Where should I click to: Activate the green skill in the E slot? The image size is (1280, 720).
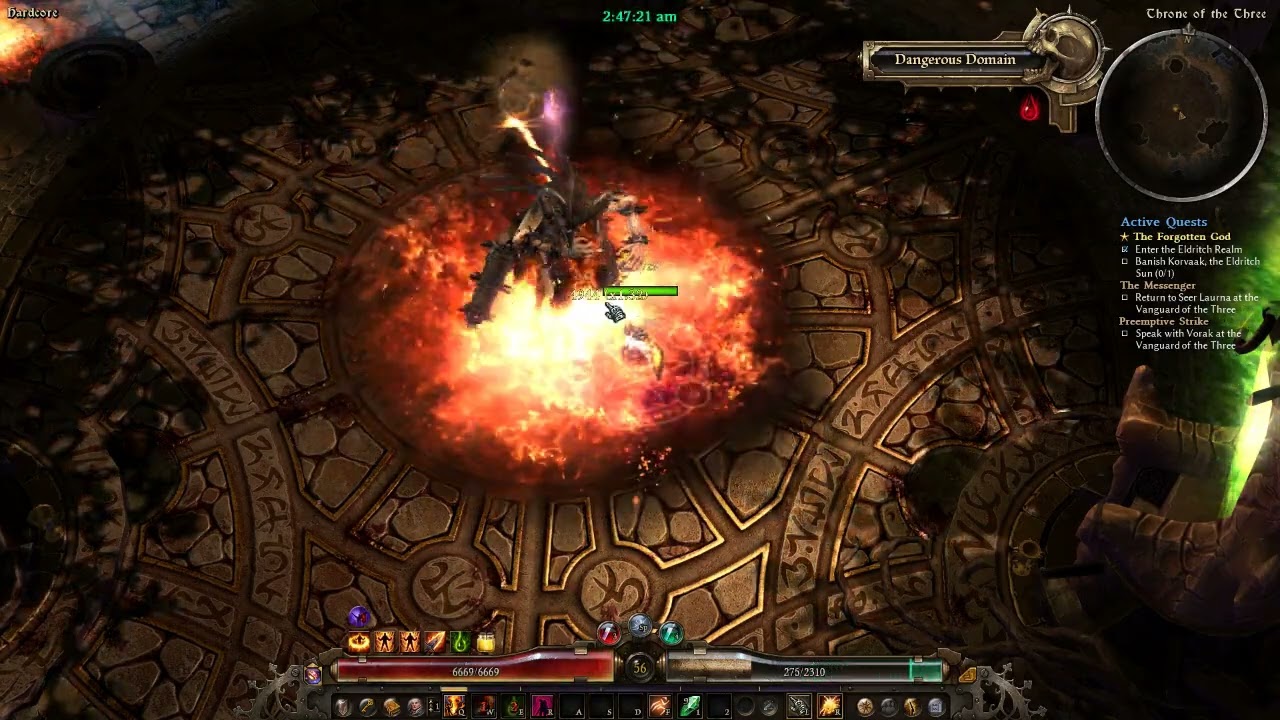tap(514, 707)
